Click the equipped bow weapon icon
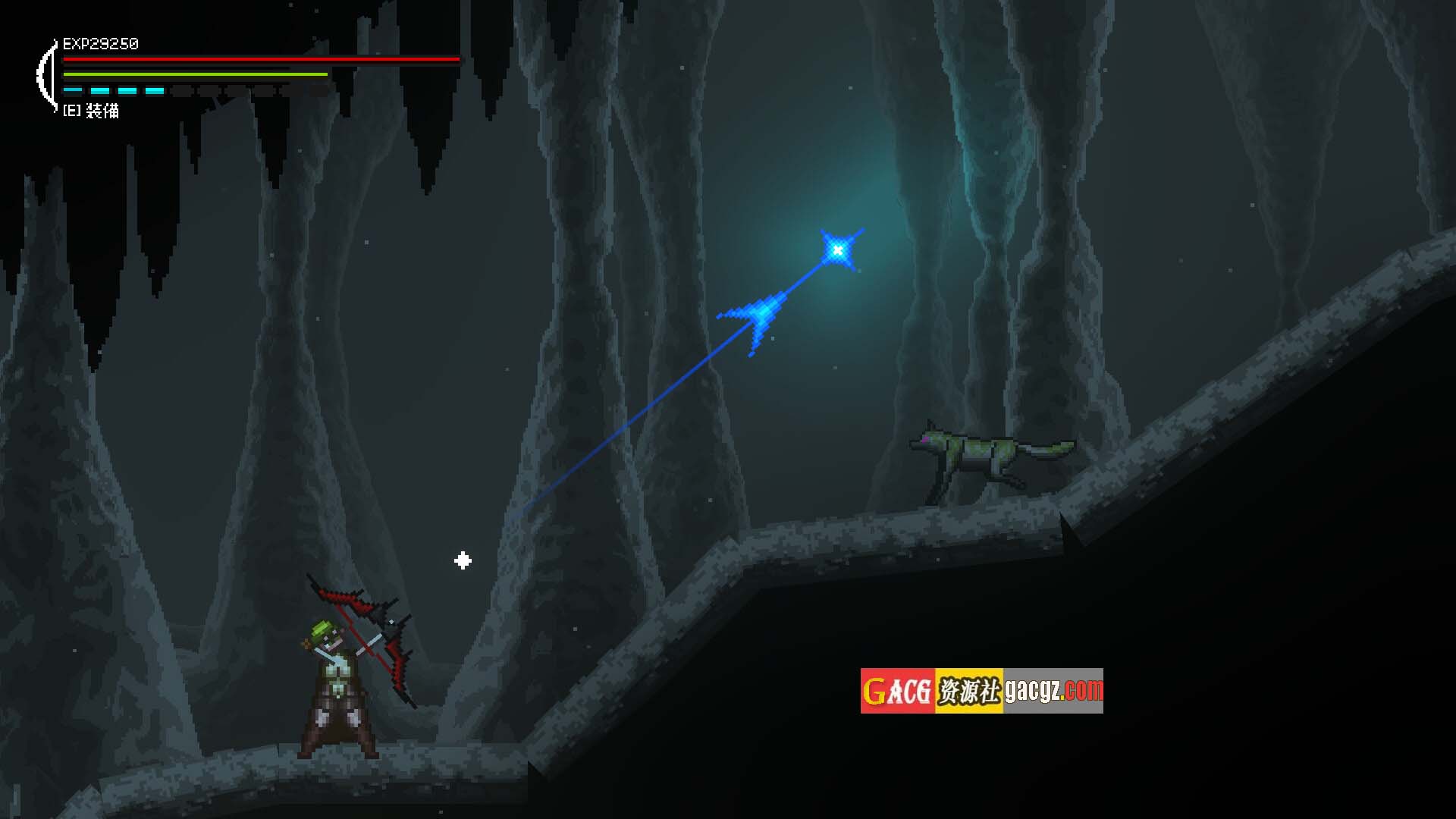 pyautogui.click(x=47, y=76)
